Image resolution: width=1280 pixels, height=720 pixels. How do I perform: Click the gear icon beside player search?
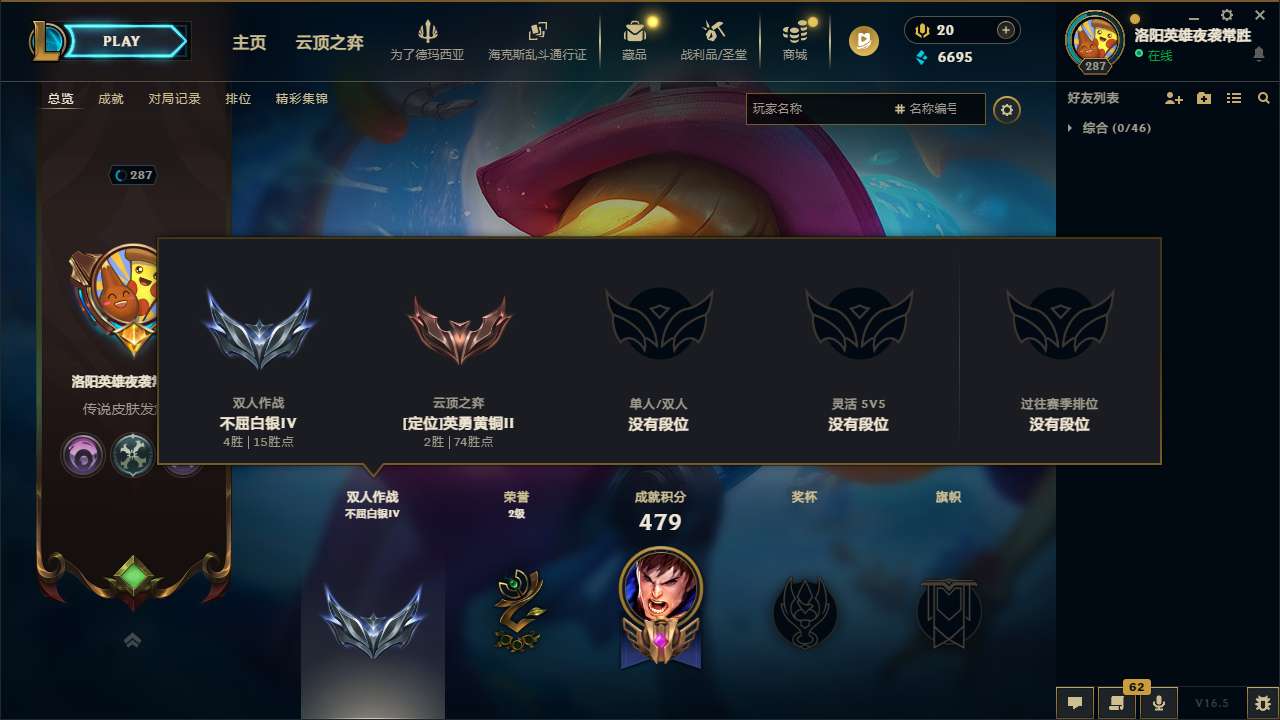[x=1007, y=109]
